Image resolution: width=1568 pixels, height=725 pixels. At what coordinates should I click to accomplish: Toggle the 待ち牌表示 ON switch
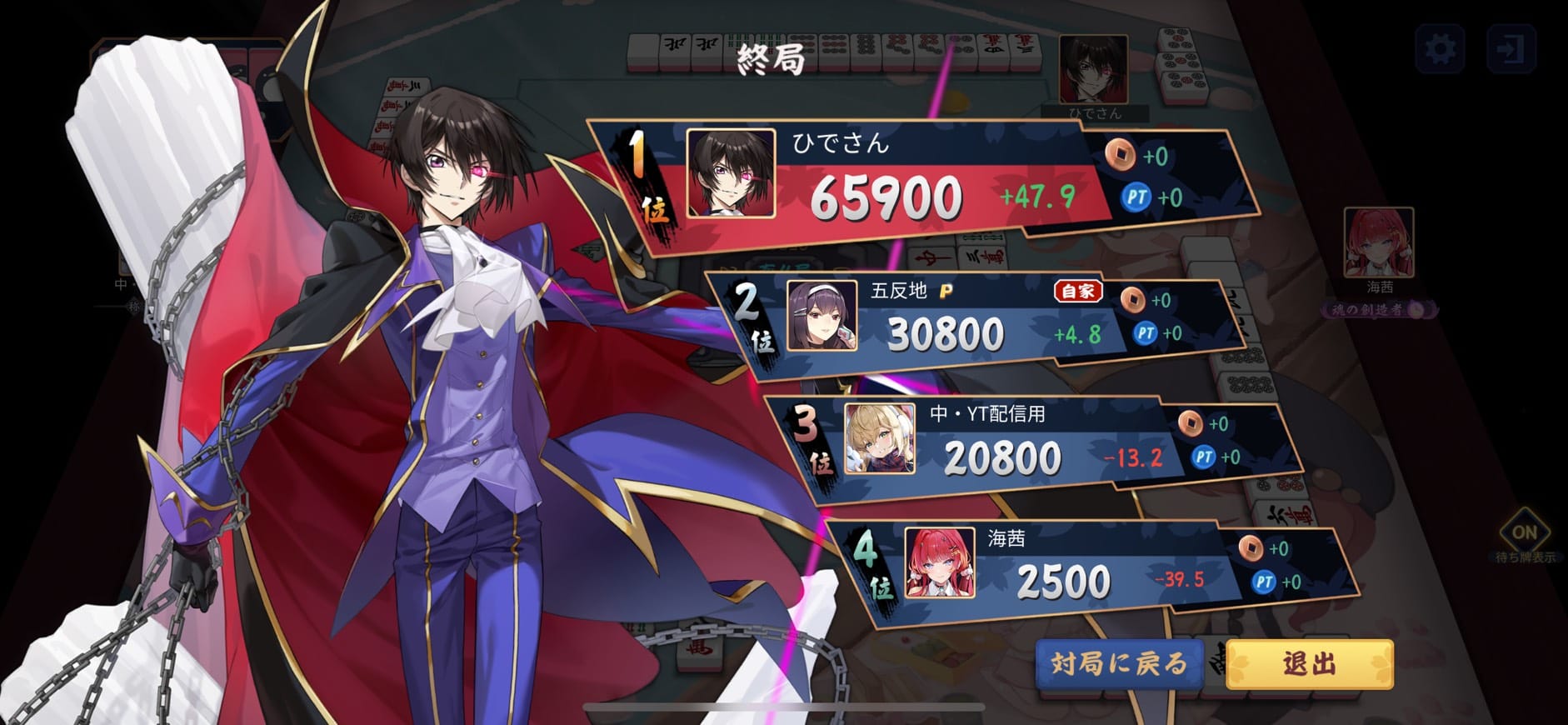[x=1524, y=533]
